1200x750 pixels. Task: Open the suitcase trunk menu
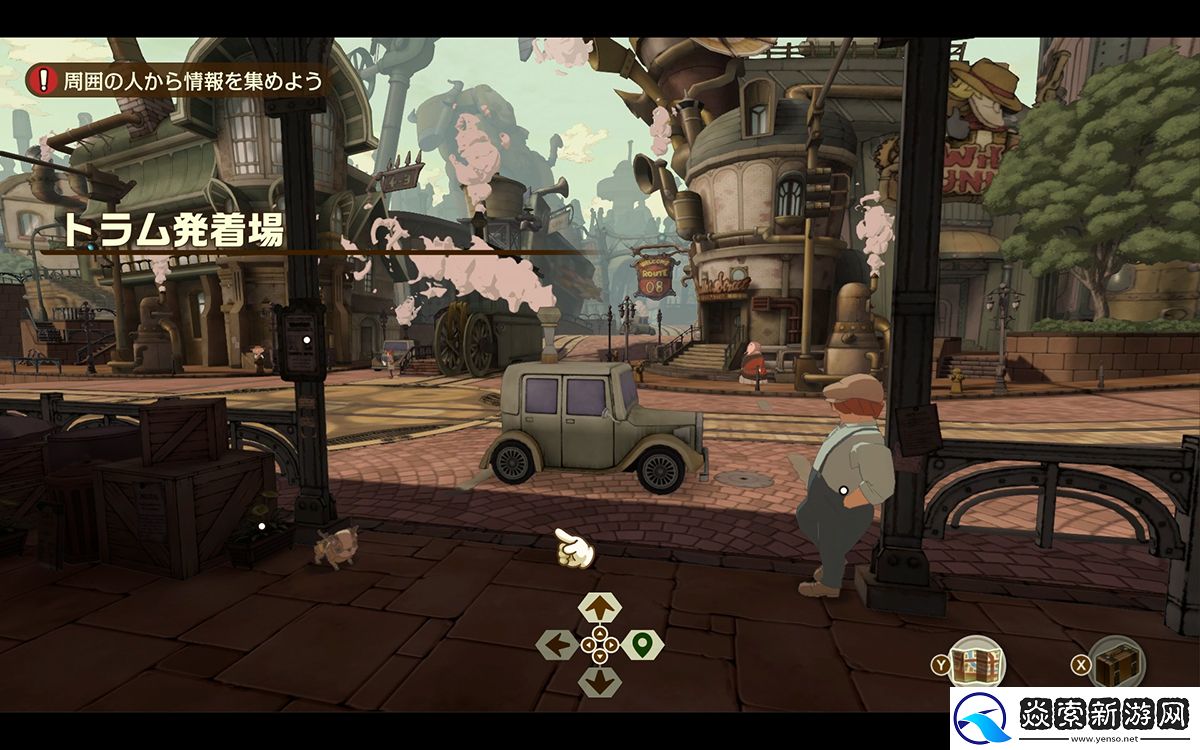coord(1116,662)
